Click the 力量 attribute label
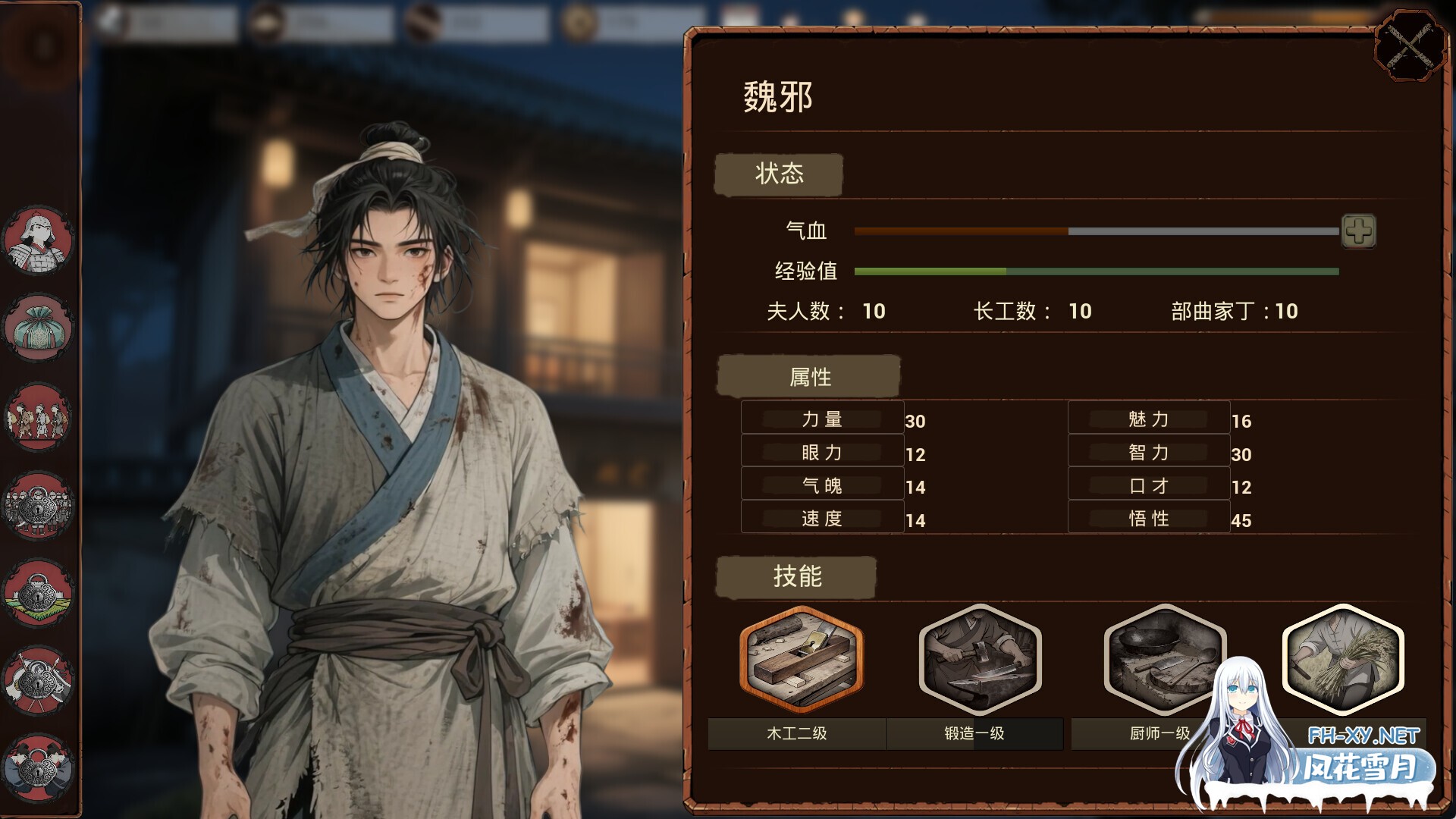This screenshot has width=1456, height=819. pyautogui.click(x=822, y=418)
